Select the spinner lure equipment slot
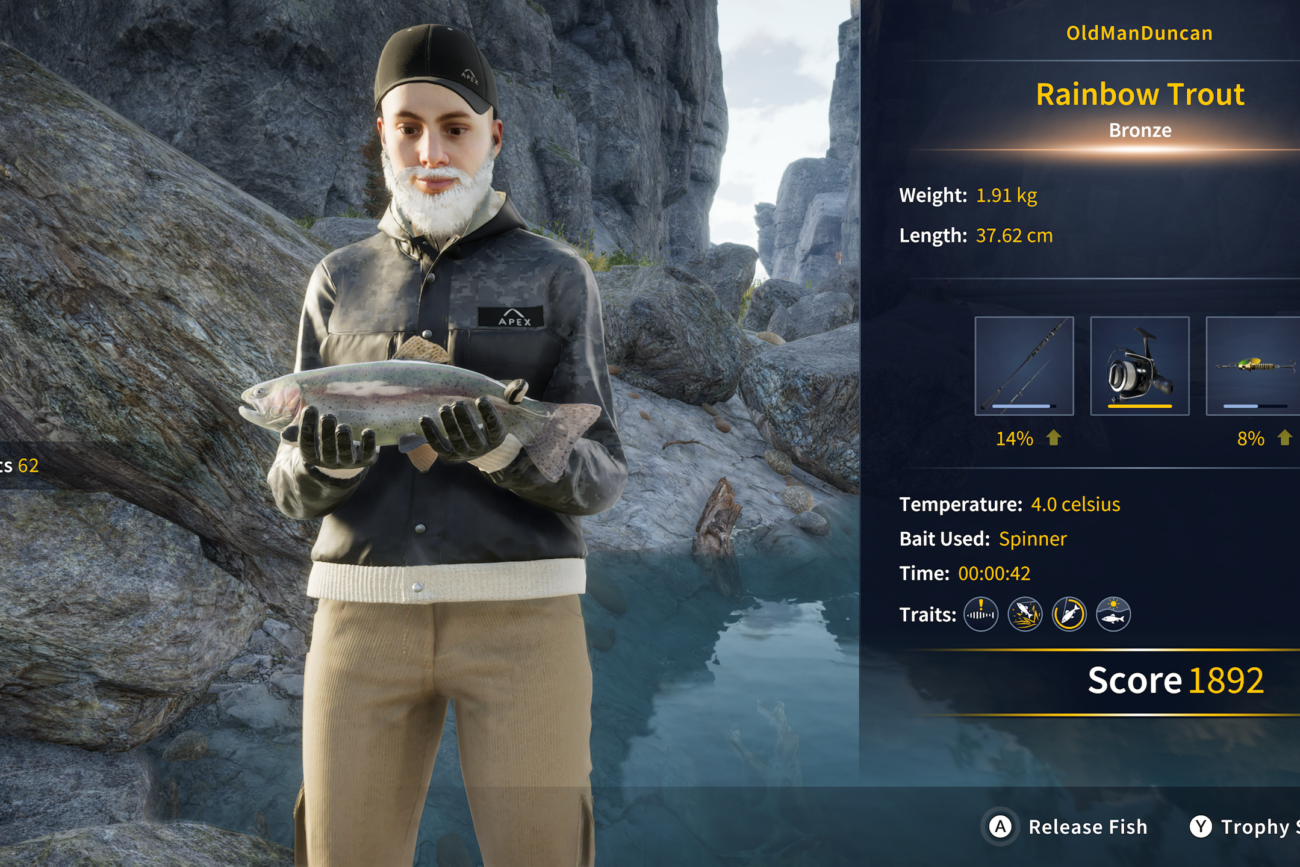The image size is (1300, 867). click(1254, 366)
